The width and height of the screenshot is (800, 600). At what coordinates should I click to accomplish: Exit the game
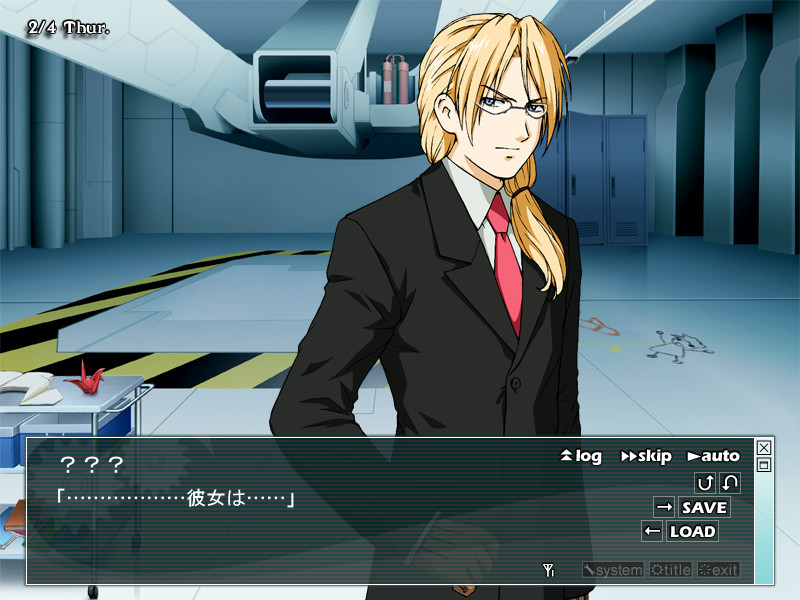(x=719, y=570)
